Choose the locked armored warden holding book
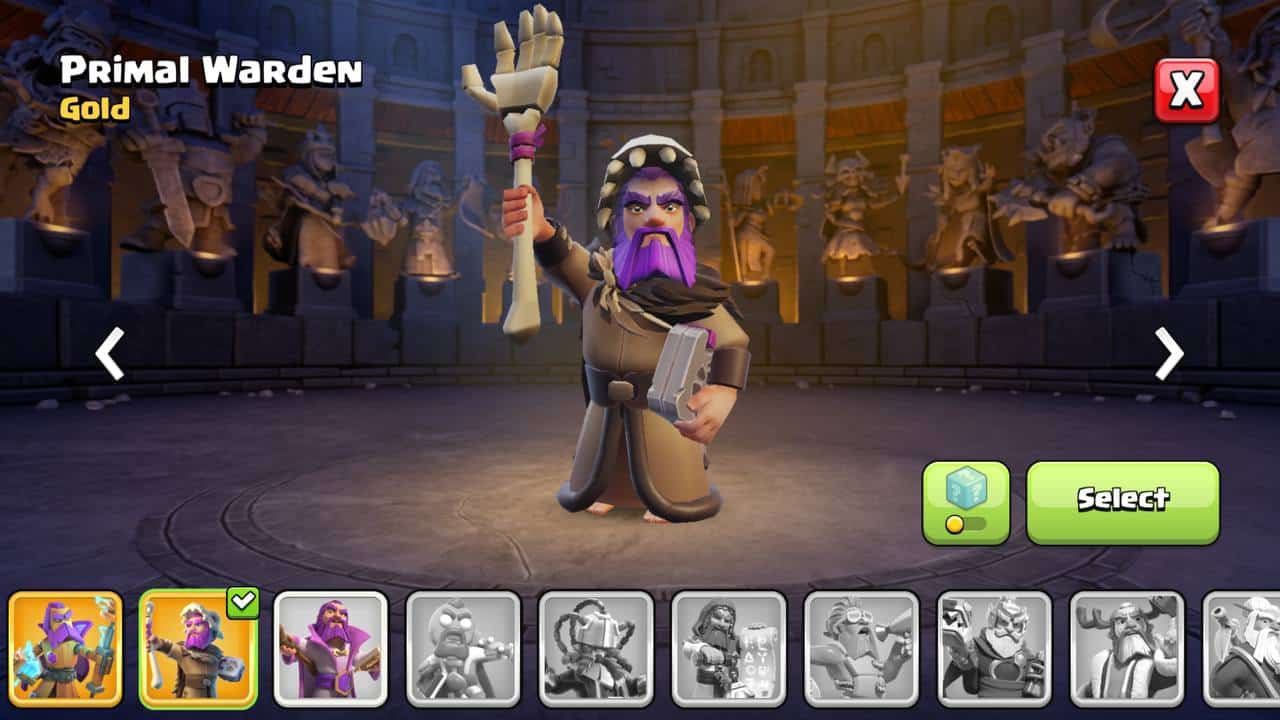1280x720 pixels. [994, 648]
